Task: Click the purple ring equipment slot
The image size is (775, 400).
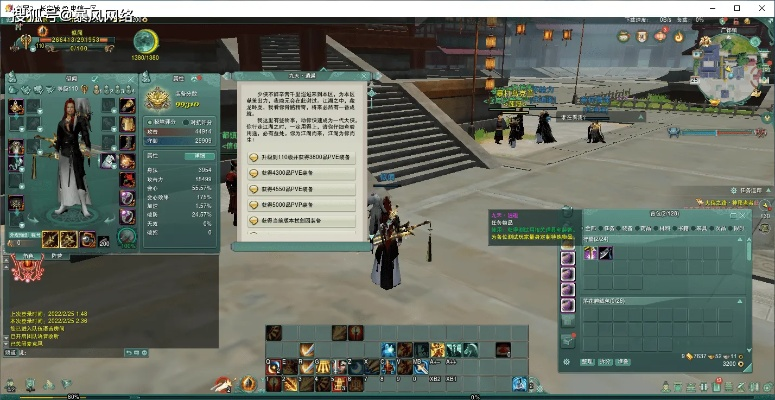Action: click(x=128, y=198)
